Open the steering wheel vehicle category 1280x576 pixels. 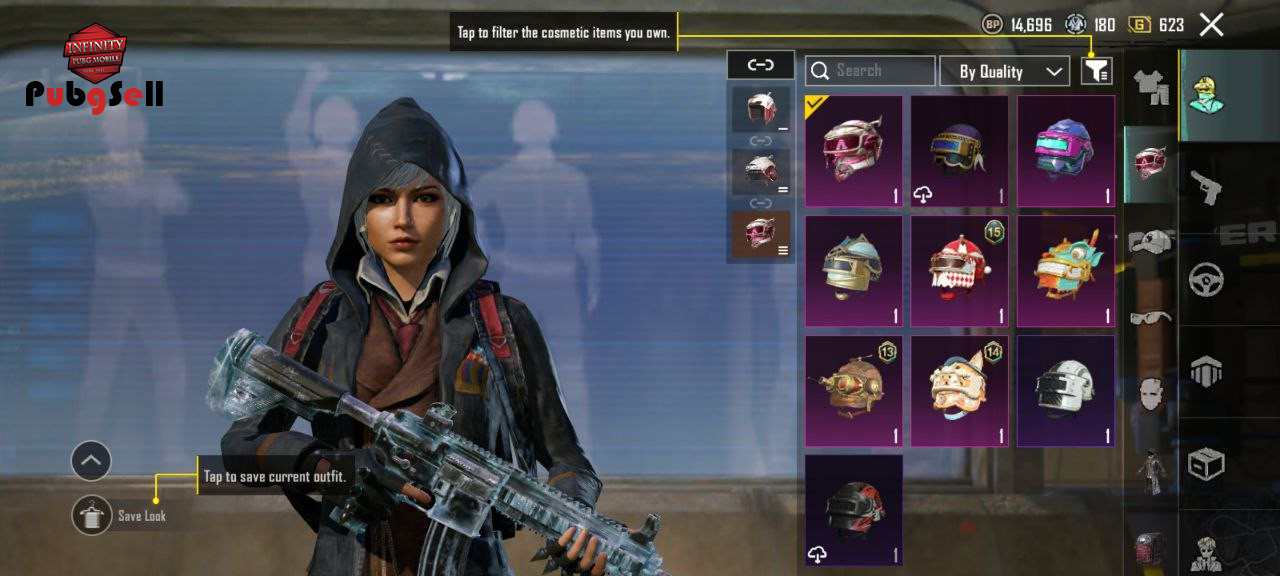[1205, 279]
